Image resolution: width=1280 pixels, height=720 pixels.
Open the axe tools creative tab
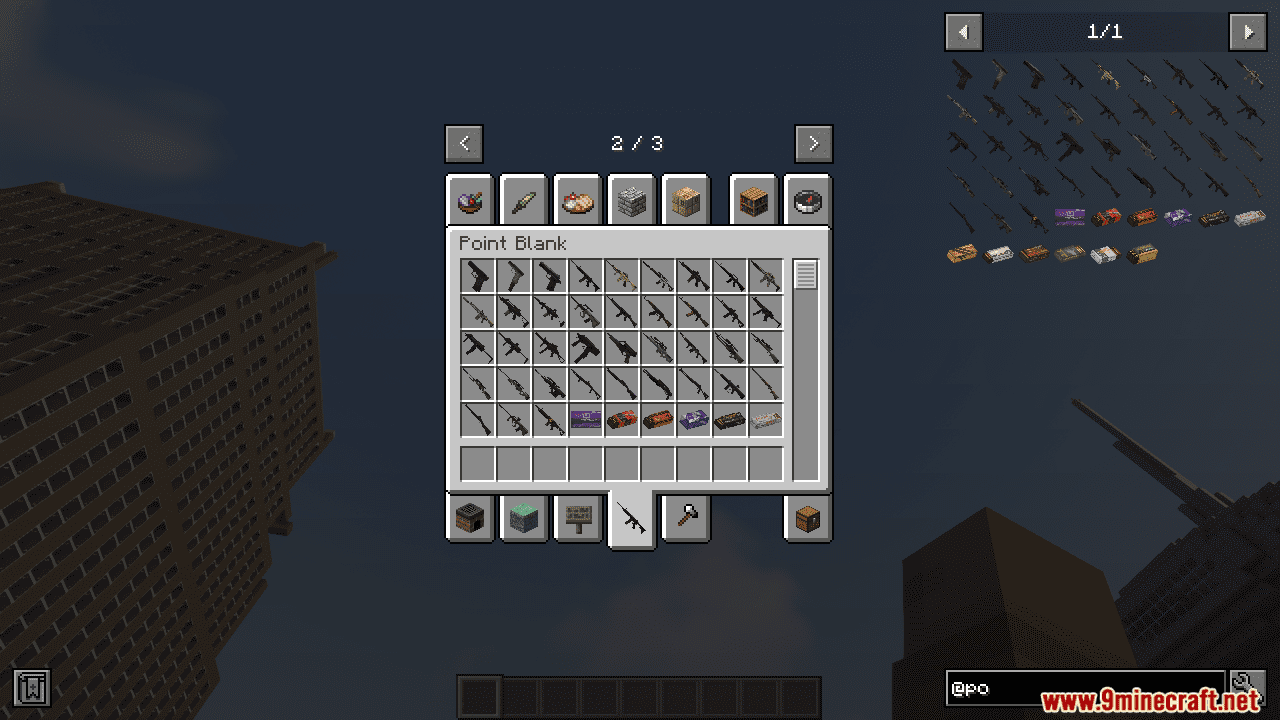click(686, 518)
